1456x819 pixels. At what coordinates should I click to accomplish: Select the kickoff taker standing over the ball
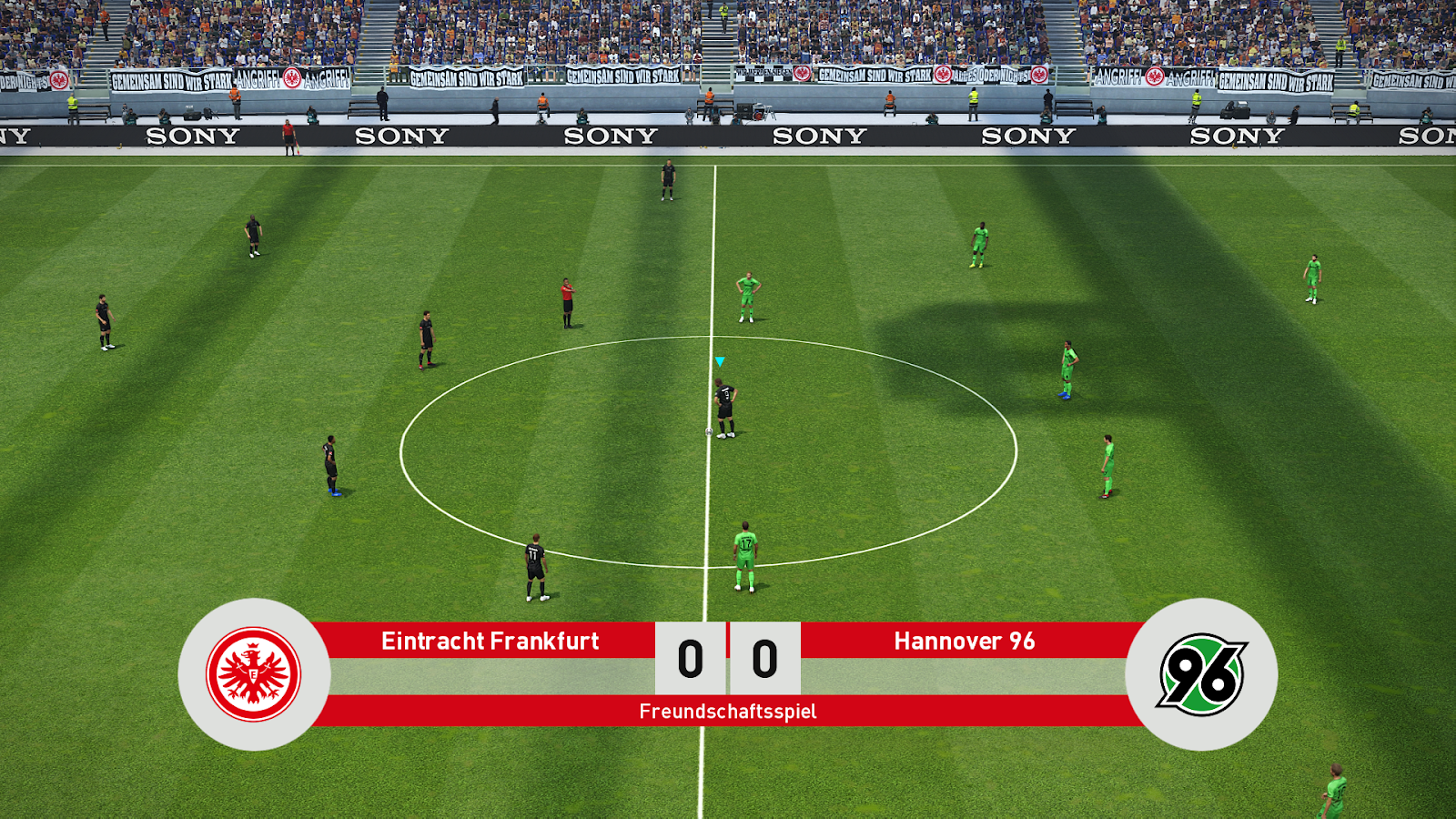click(x=723, y=405)
